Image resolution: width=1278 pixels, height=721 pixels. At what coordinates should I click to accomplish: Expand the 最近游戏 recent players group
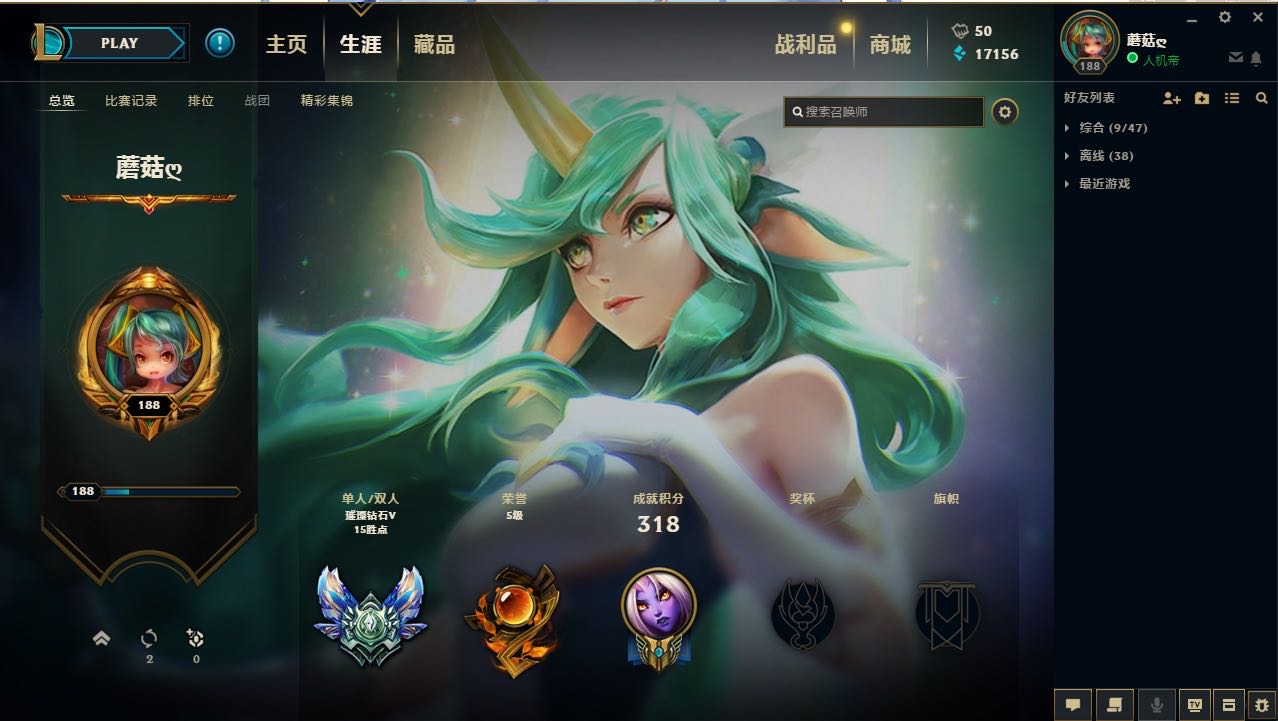(x=1105, y=184)
